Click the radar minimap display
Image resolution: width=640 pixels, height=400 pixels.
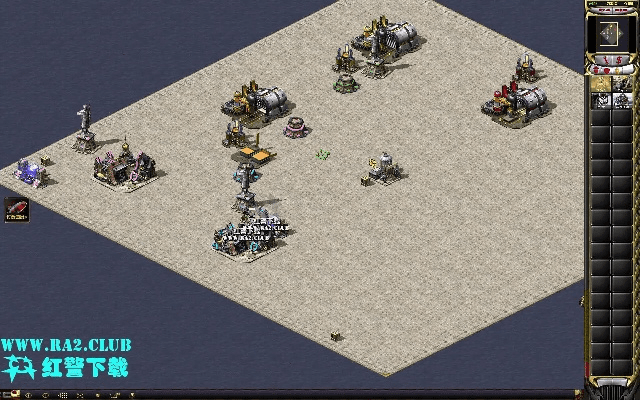pyautogui.click(x=611, y=35)
